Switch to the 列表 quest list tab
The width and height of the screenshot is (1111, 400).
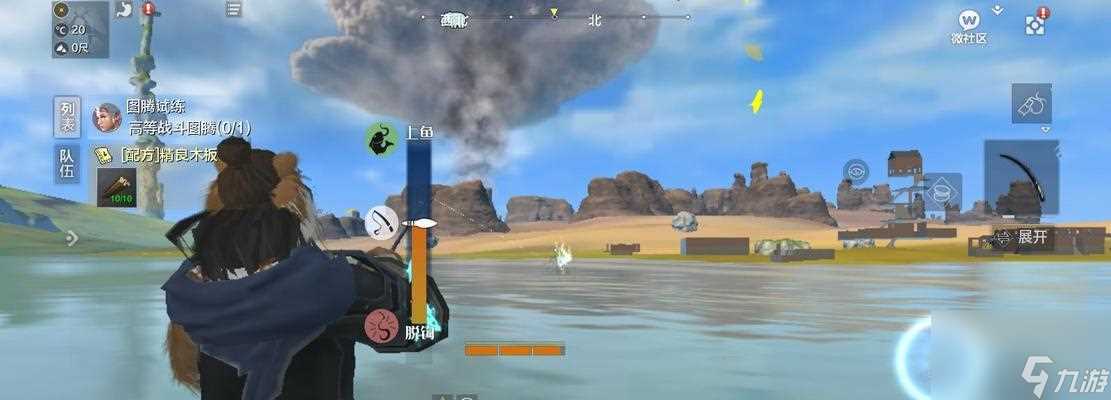point(67,118)
